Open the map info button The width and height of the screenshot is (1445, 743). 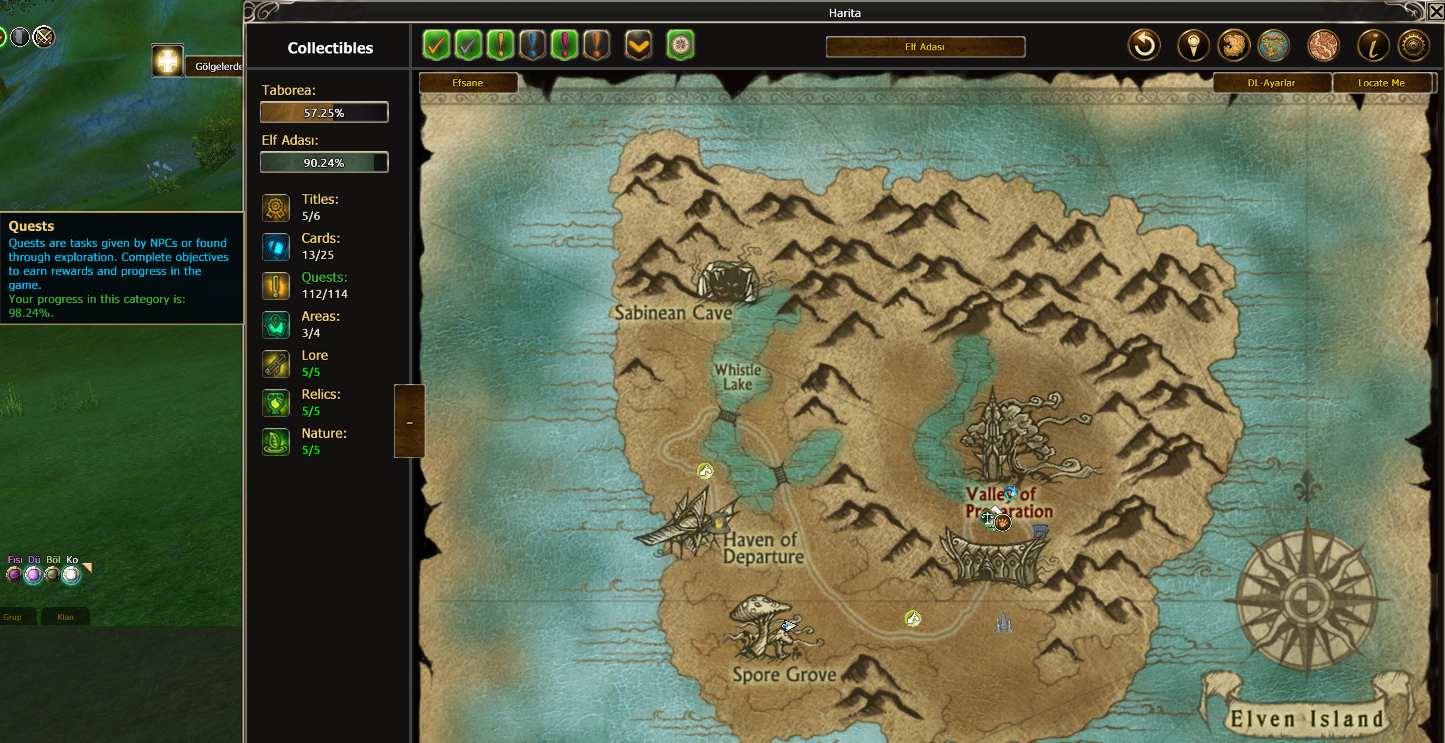point(1372,45)
